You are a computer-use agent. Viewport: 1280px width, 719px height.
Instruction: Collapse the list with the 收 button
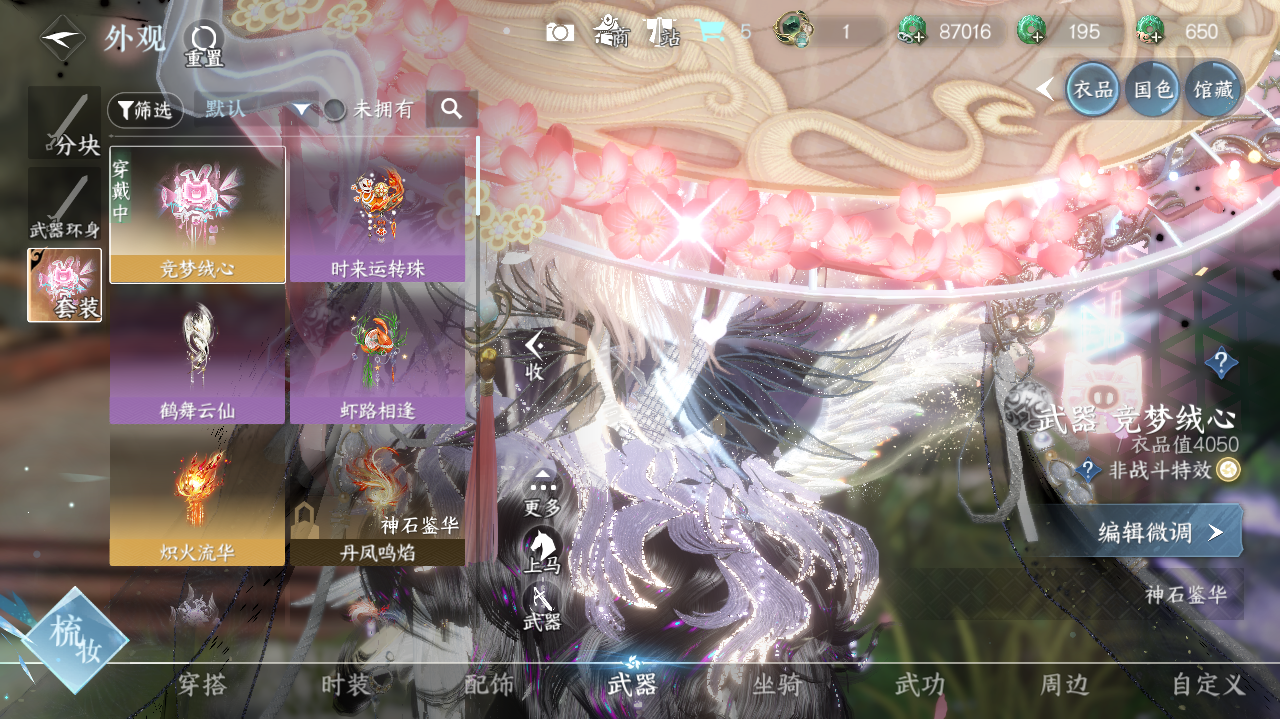535,356
